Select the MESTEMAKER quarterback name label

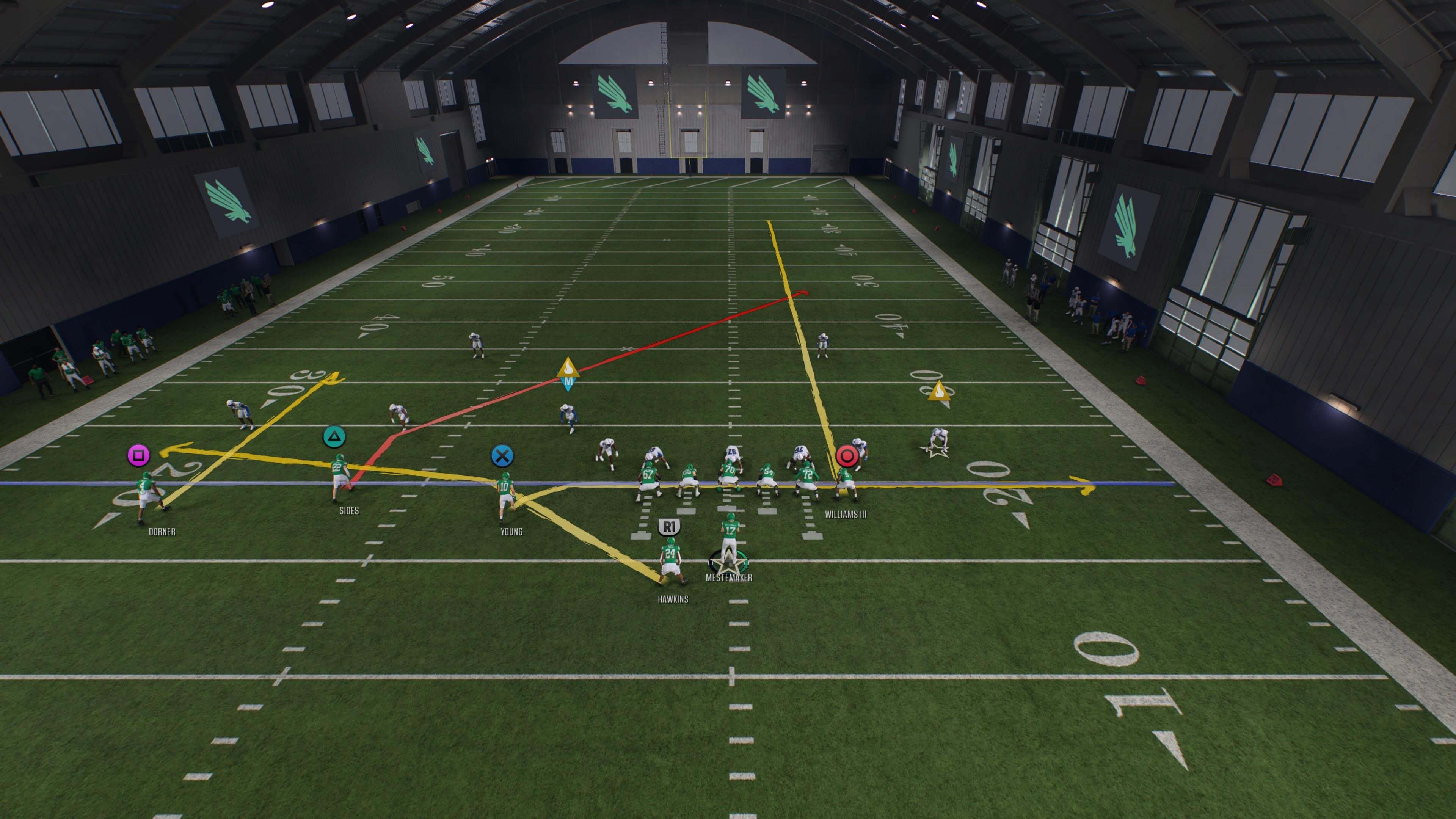(728, 577)
